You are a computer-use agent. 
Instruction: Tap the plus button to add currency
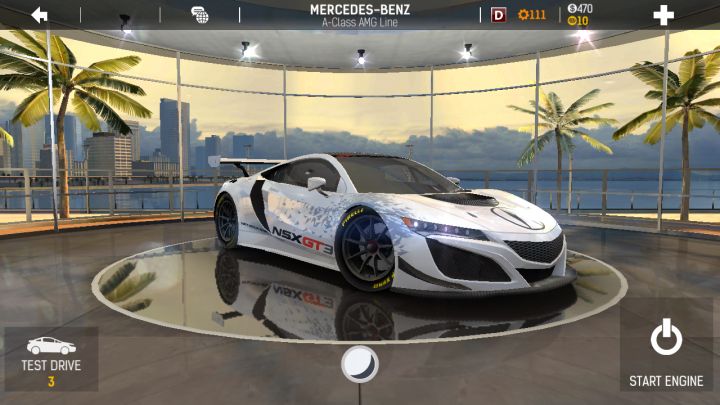662,15
